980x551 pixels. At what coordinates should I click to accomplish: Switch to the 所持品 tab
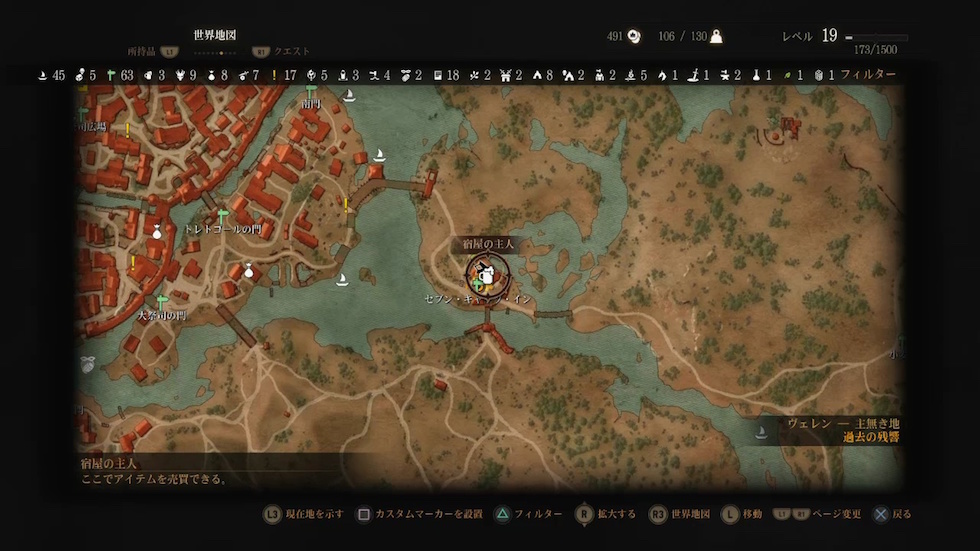[141, 51]
